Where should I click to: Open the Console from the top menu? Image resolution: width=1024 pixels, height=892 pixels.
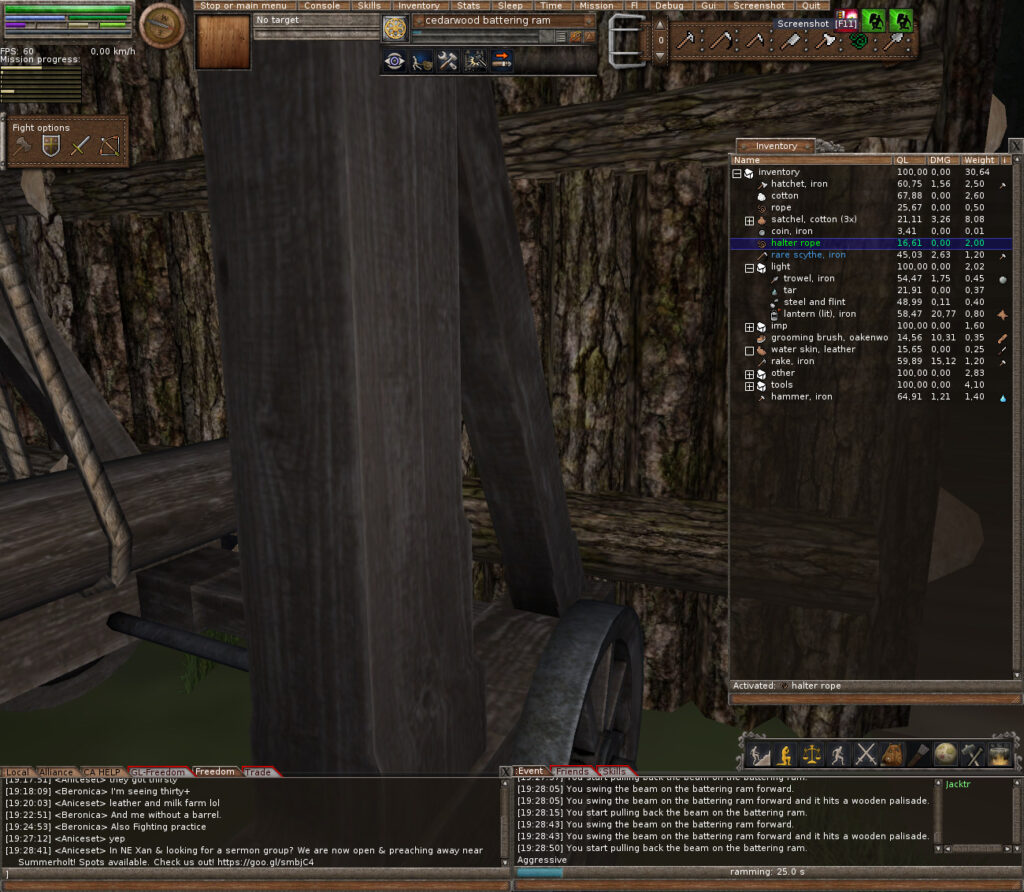(322, 5)
